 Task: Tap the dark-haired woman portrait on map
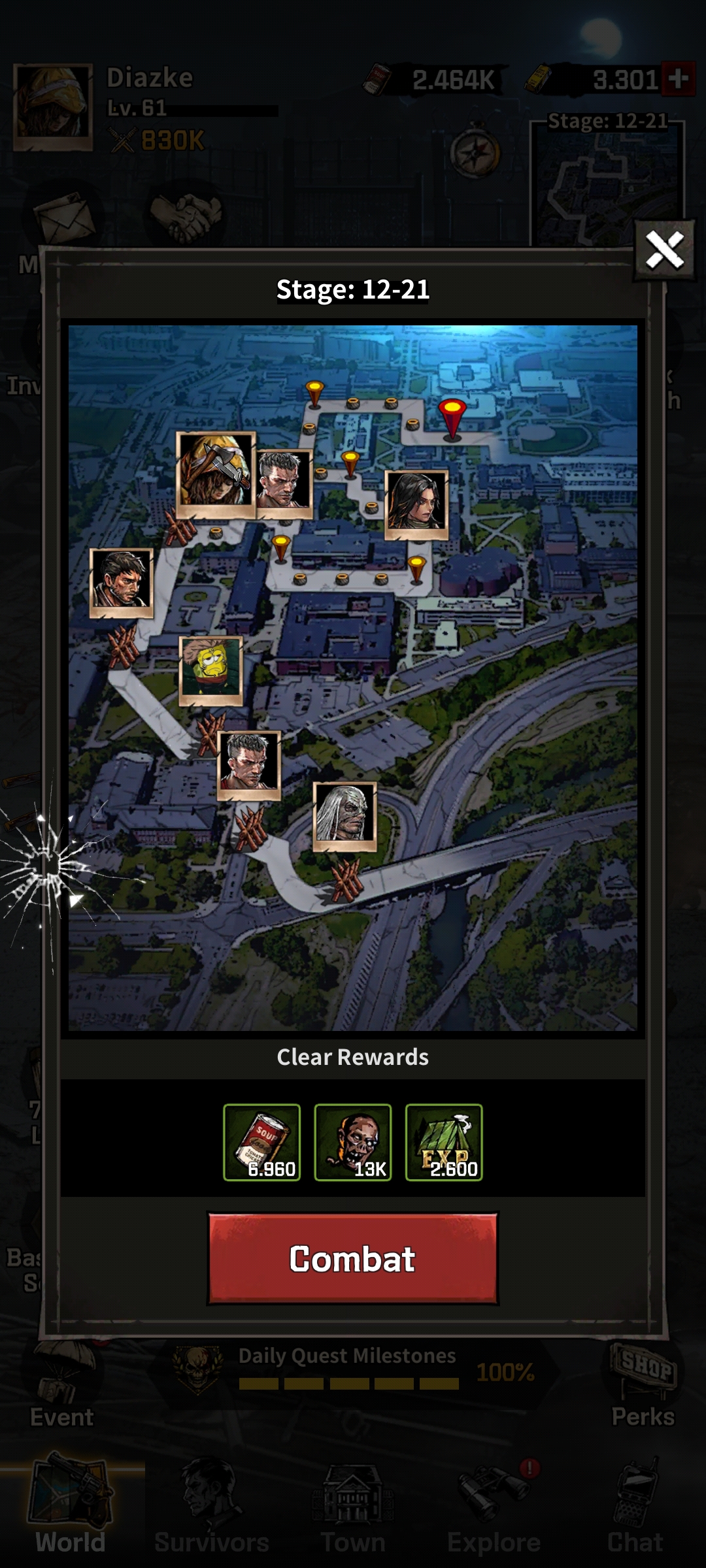(x=416, y=504)
